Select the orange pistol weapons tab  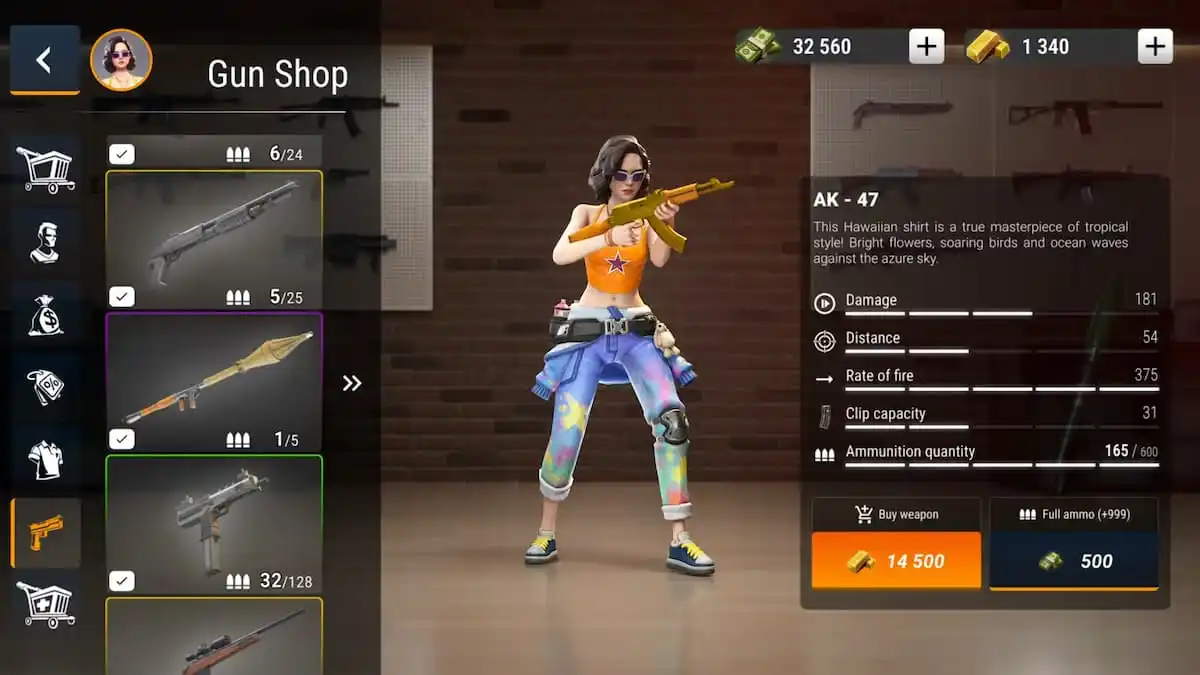tap(45, 533)
